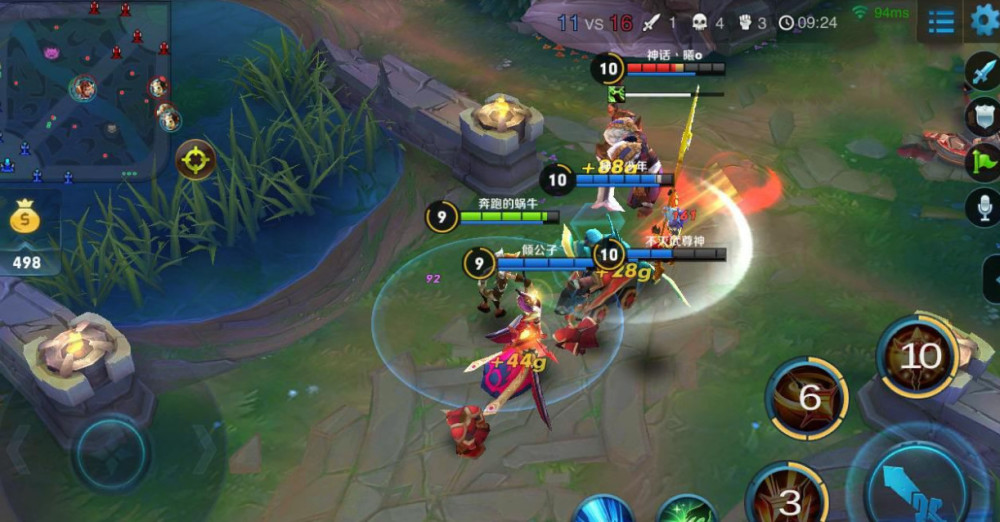Activate the ability showing cooldown 6
Viewport: 1000px width, 522px height.
[x=807, y=398]
